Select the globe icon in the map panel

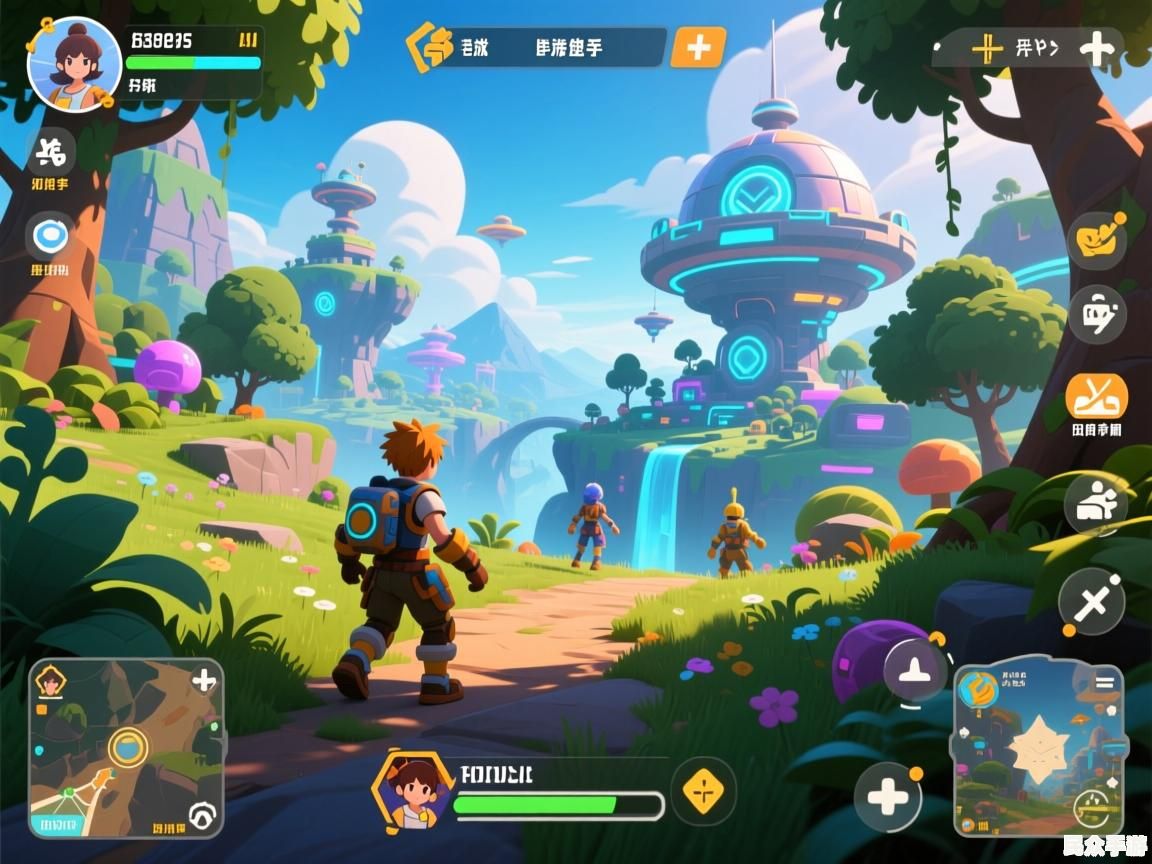[x=978, y=690]
